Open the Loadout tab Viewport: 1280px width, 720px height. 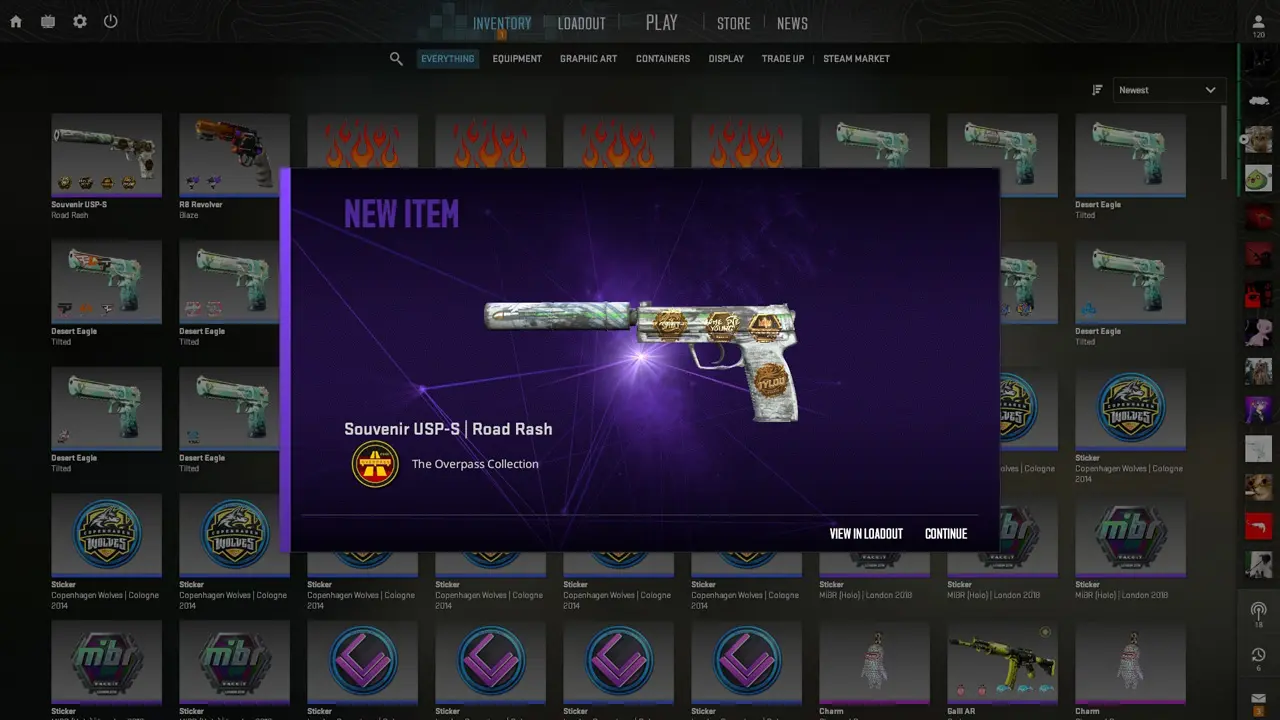(581, 24)
